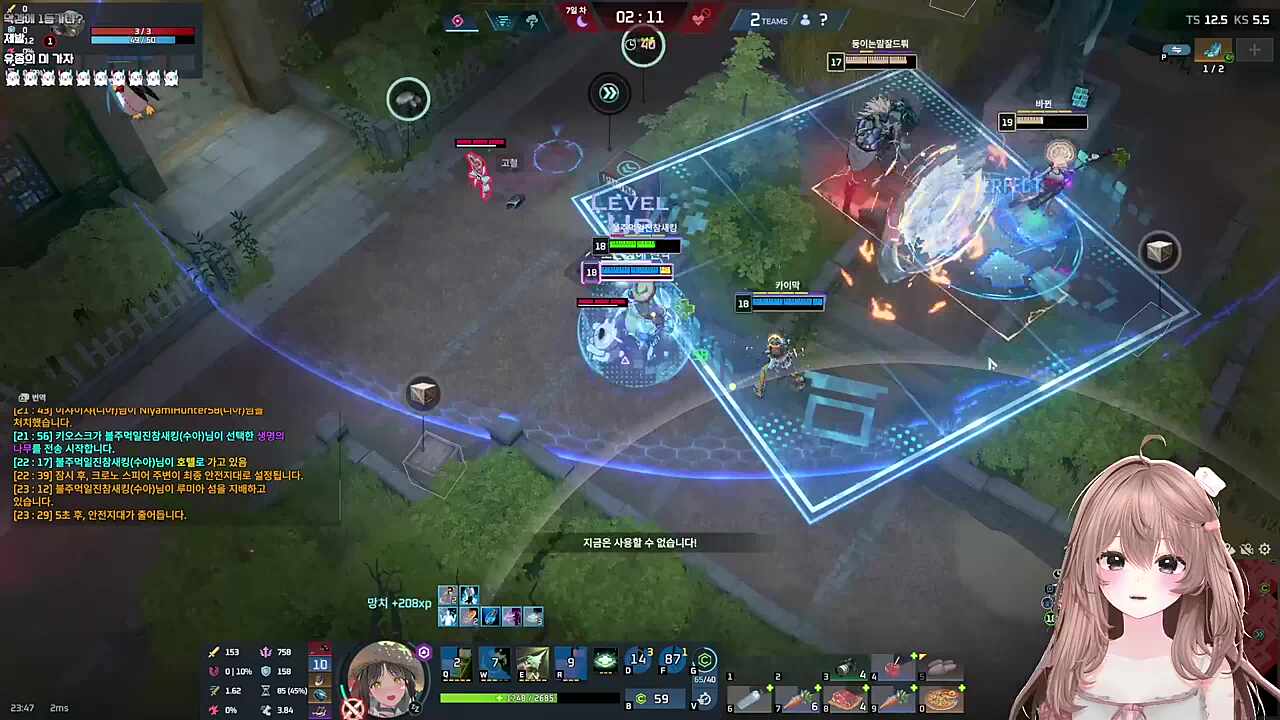The image size is (1280, 720).
Task: Select the storm weather forecast tab
Action: 532,20
